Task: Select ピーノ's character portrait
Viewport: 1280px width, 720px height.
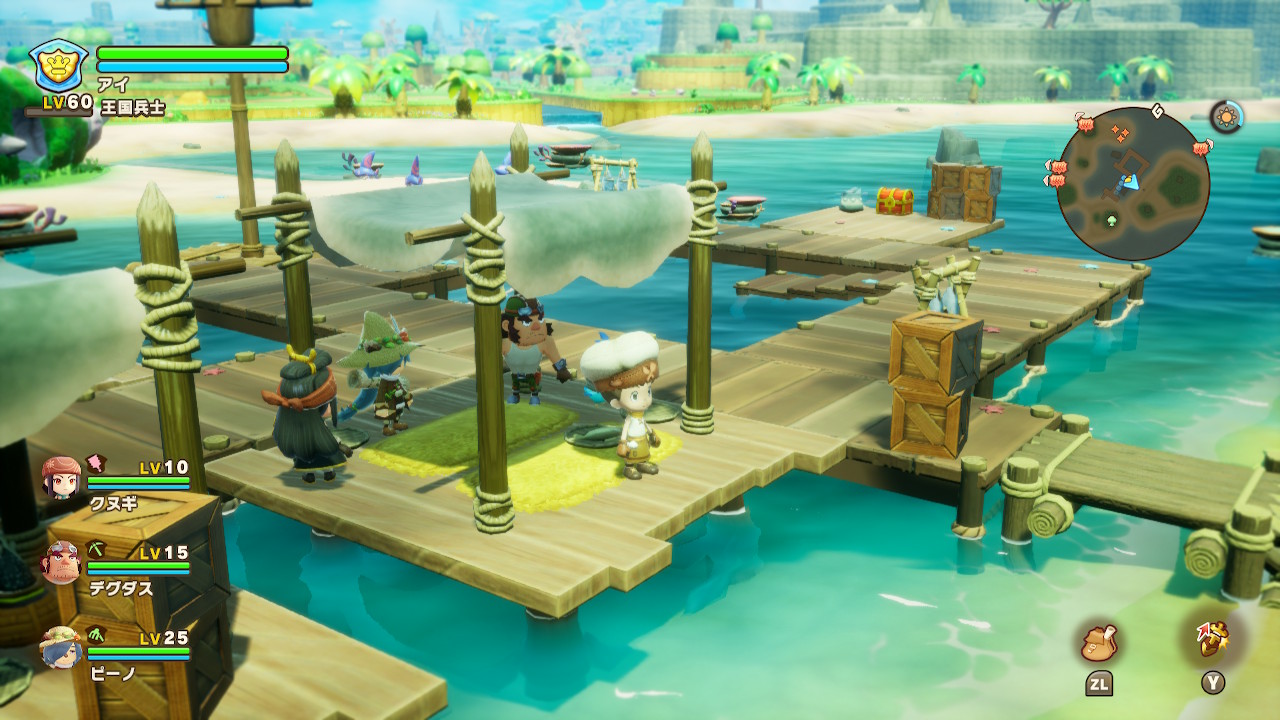Action: point(62,650)
